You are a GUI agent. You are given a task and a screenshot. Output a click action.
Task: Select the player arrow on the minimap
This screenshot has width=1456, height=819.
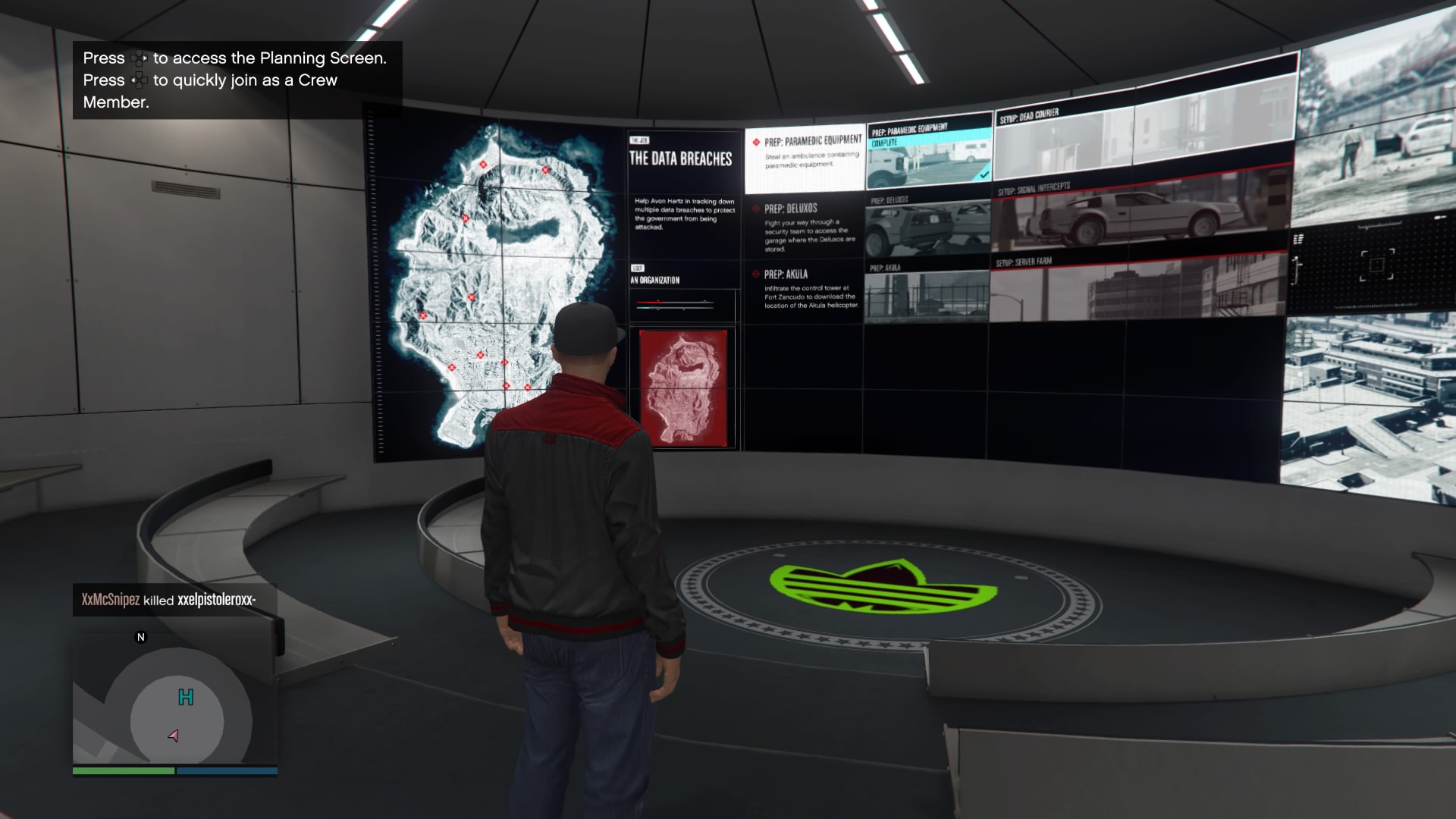(x=171, y=734)
